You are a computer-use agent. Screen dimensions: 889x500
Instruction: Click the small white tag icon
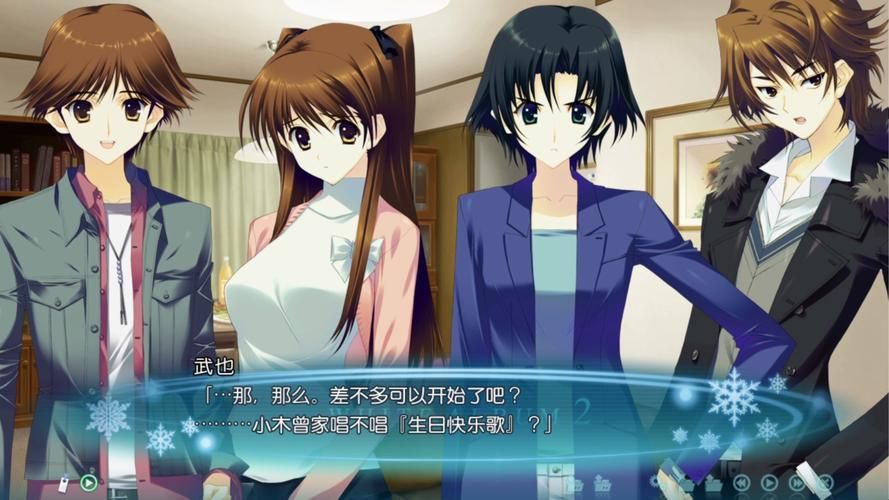[63, 485]
